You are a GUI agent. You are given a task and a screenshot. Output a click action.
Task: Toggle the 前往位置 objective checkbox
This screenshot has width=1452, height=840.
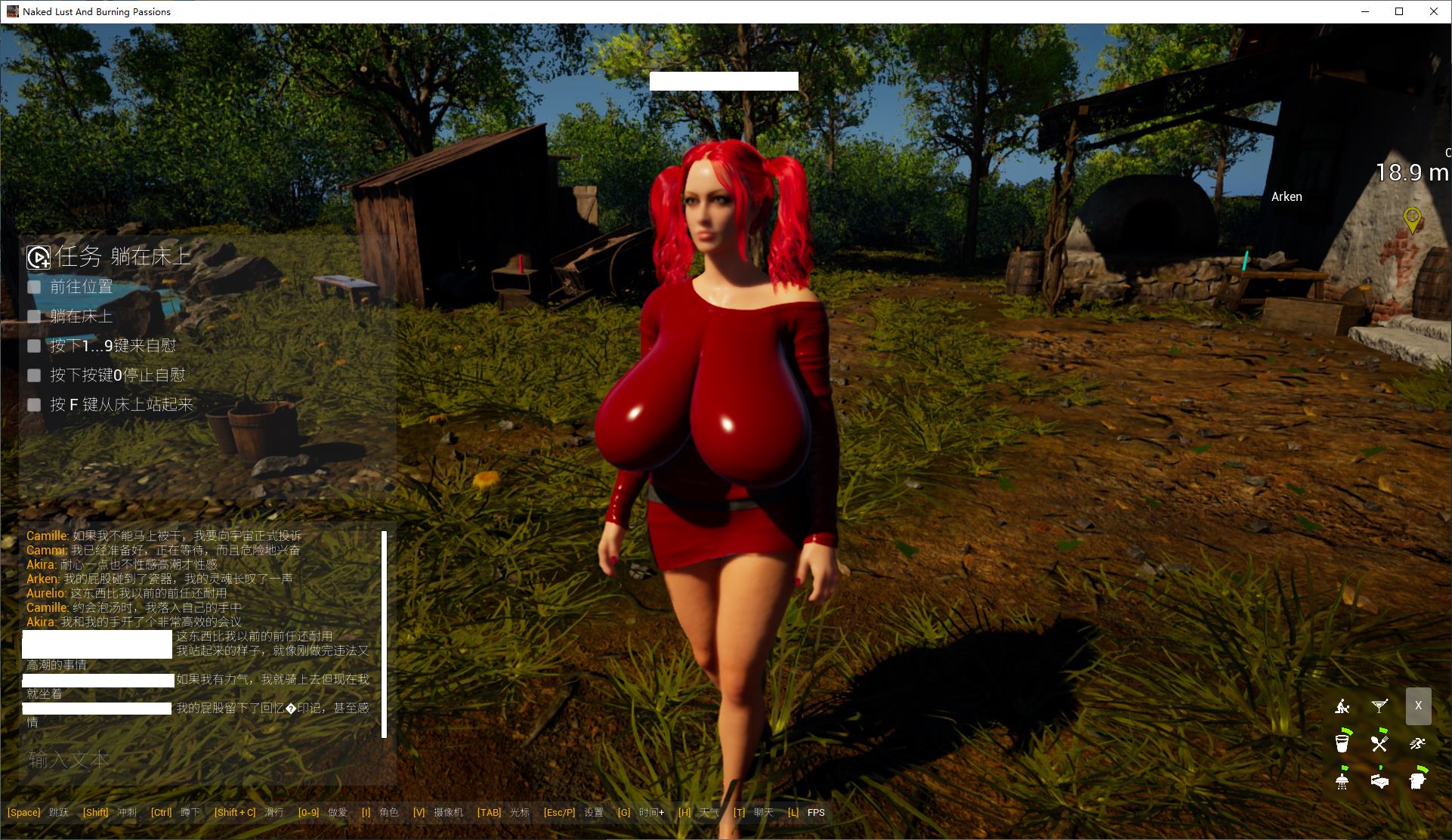34,287
